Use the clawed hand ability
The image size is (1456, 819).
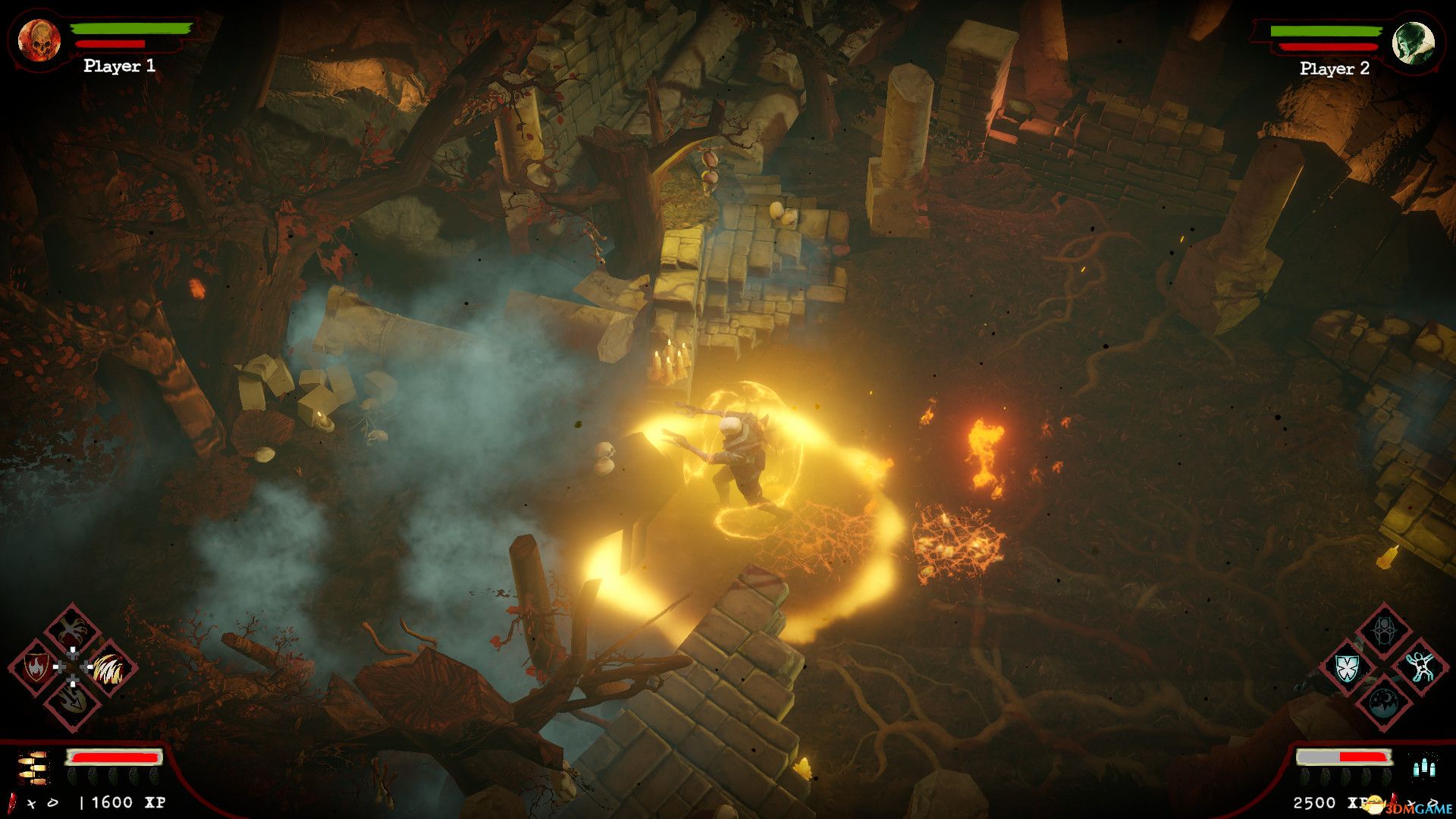(73, 631)
